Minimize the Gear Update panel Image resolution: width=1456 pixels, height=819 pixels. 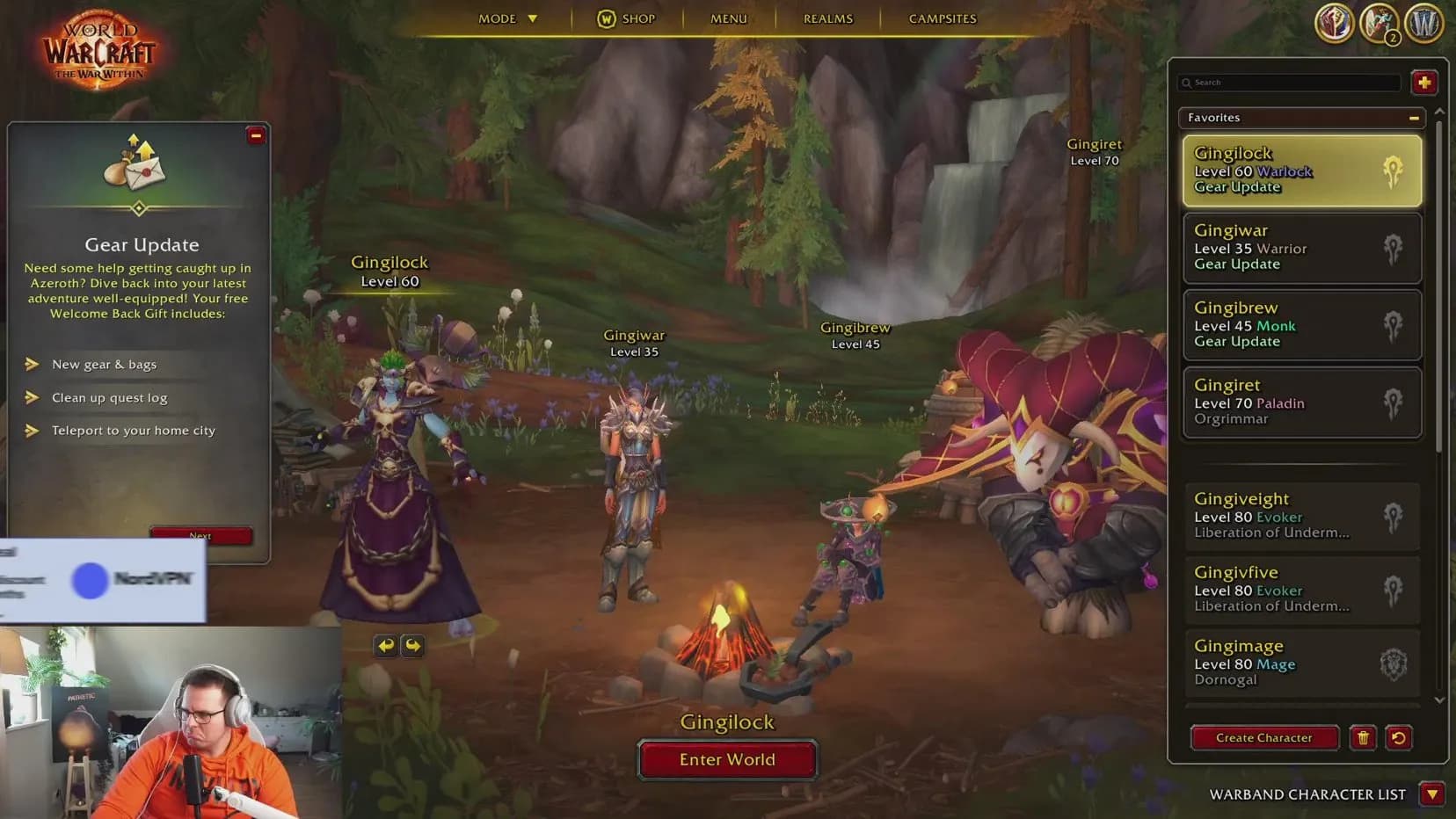click(x=256, y=135)
